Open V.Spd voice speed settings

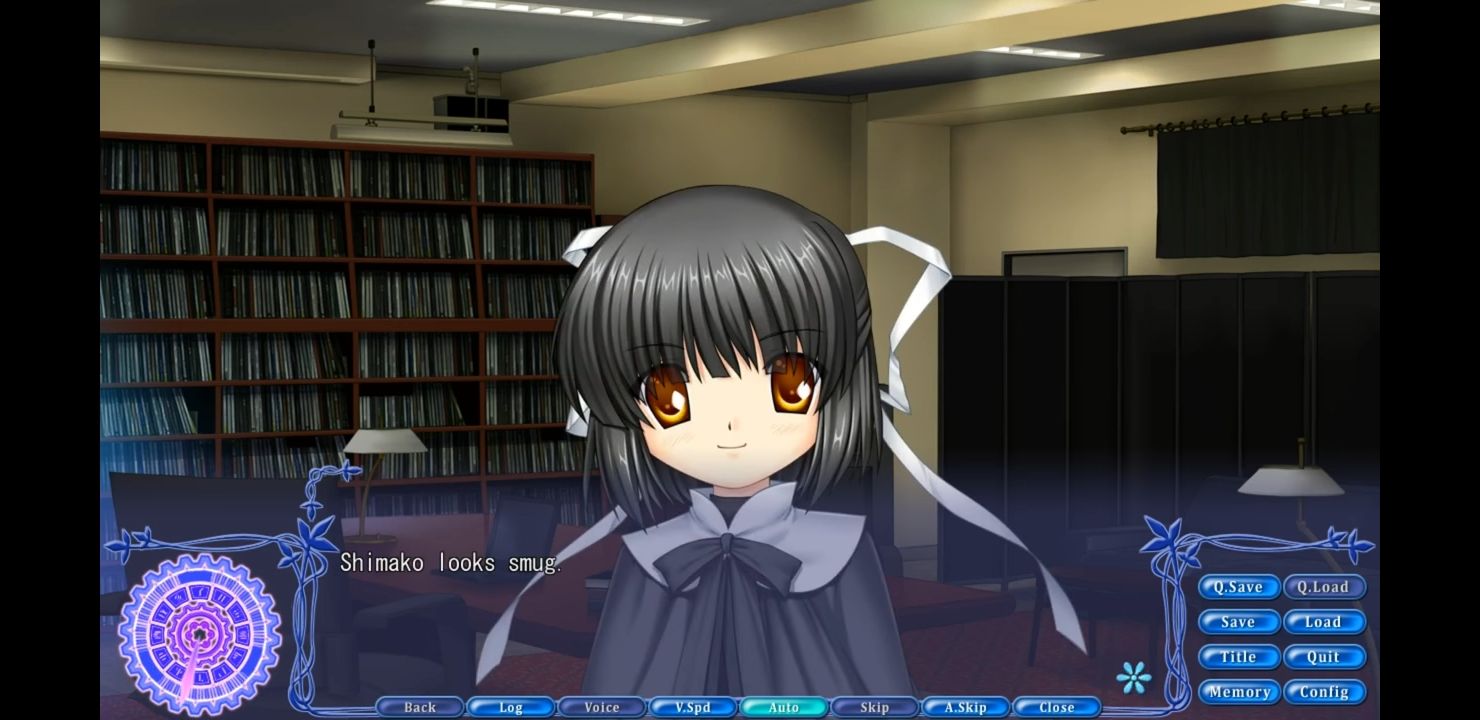[692, 707]
